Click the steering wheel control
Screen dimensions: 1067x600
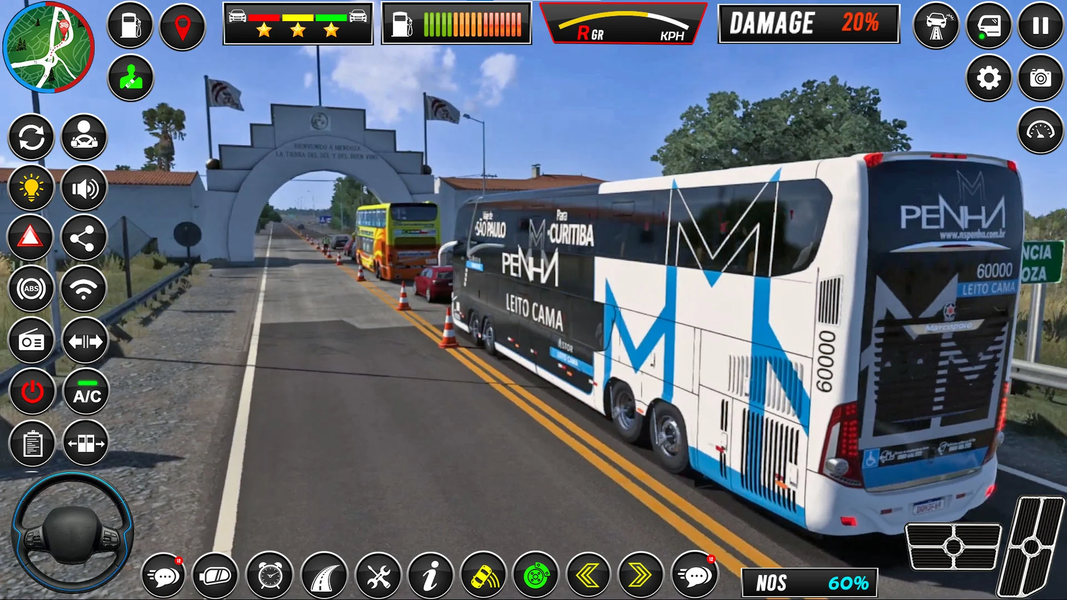(71, 531)
